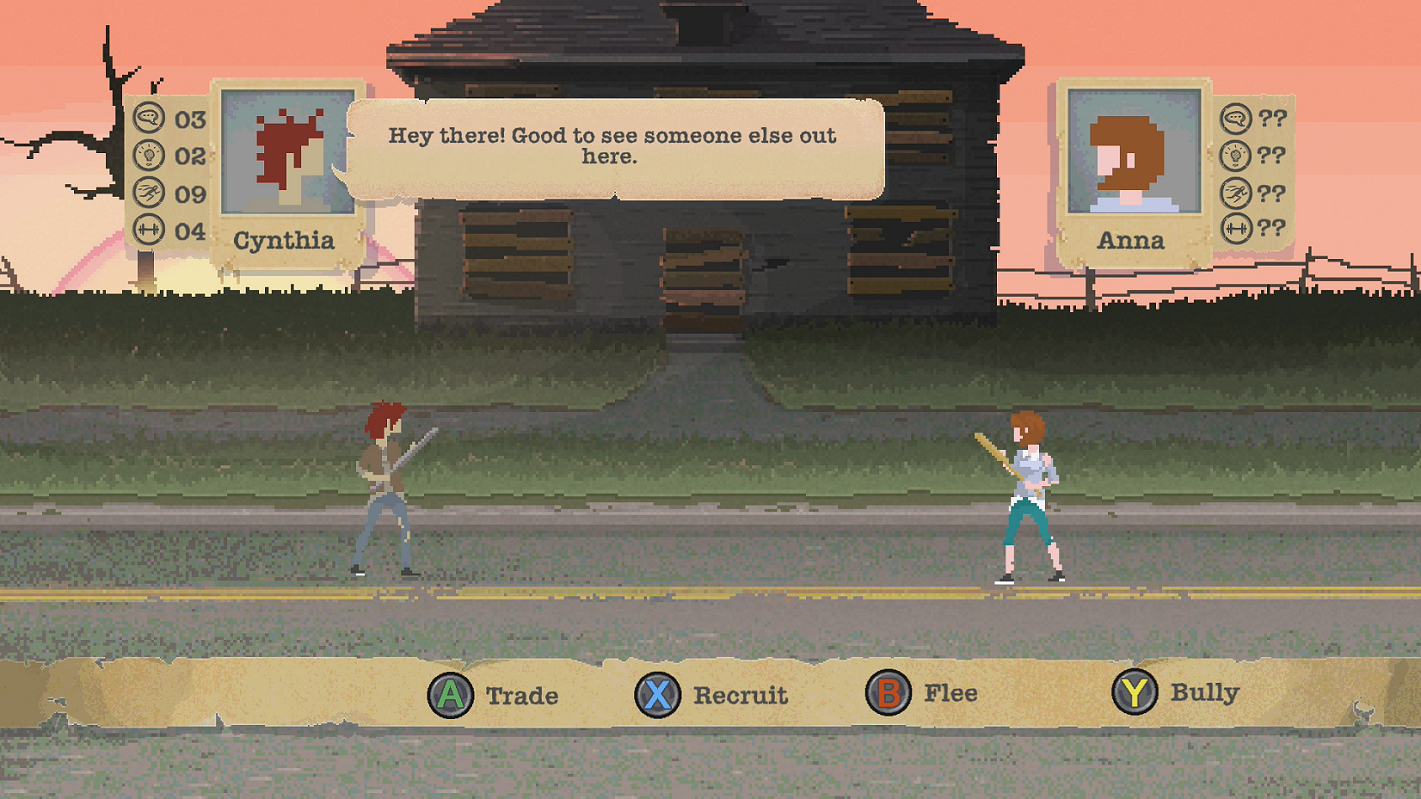Click the green A Trade icon

(452, 694)
